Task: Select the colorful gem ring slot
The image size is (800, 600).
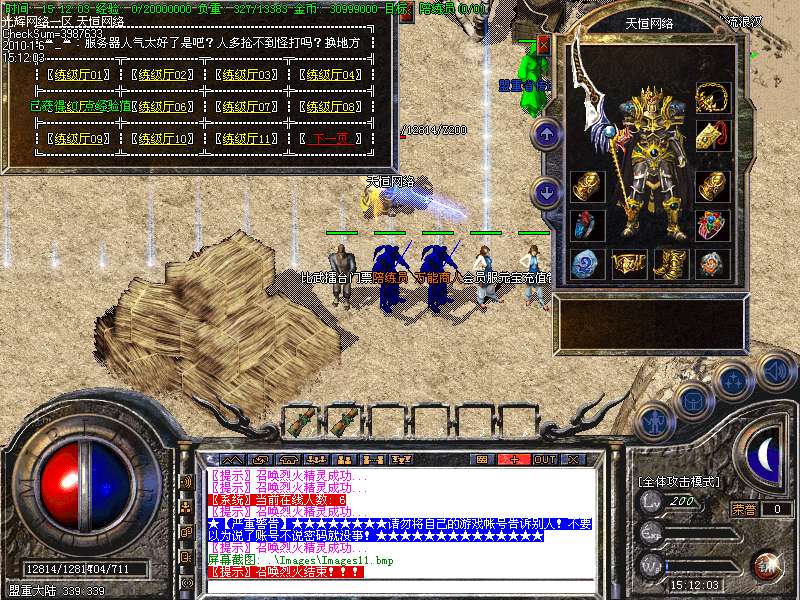Action: point(713,225)
